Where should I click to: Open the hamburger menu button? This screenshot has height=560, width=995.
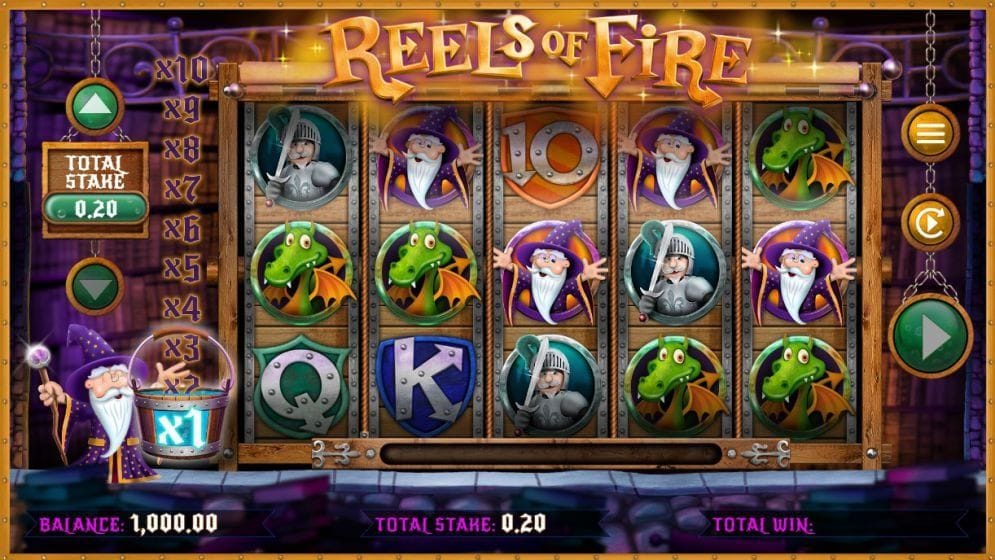tap(930, 133)
